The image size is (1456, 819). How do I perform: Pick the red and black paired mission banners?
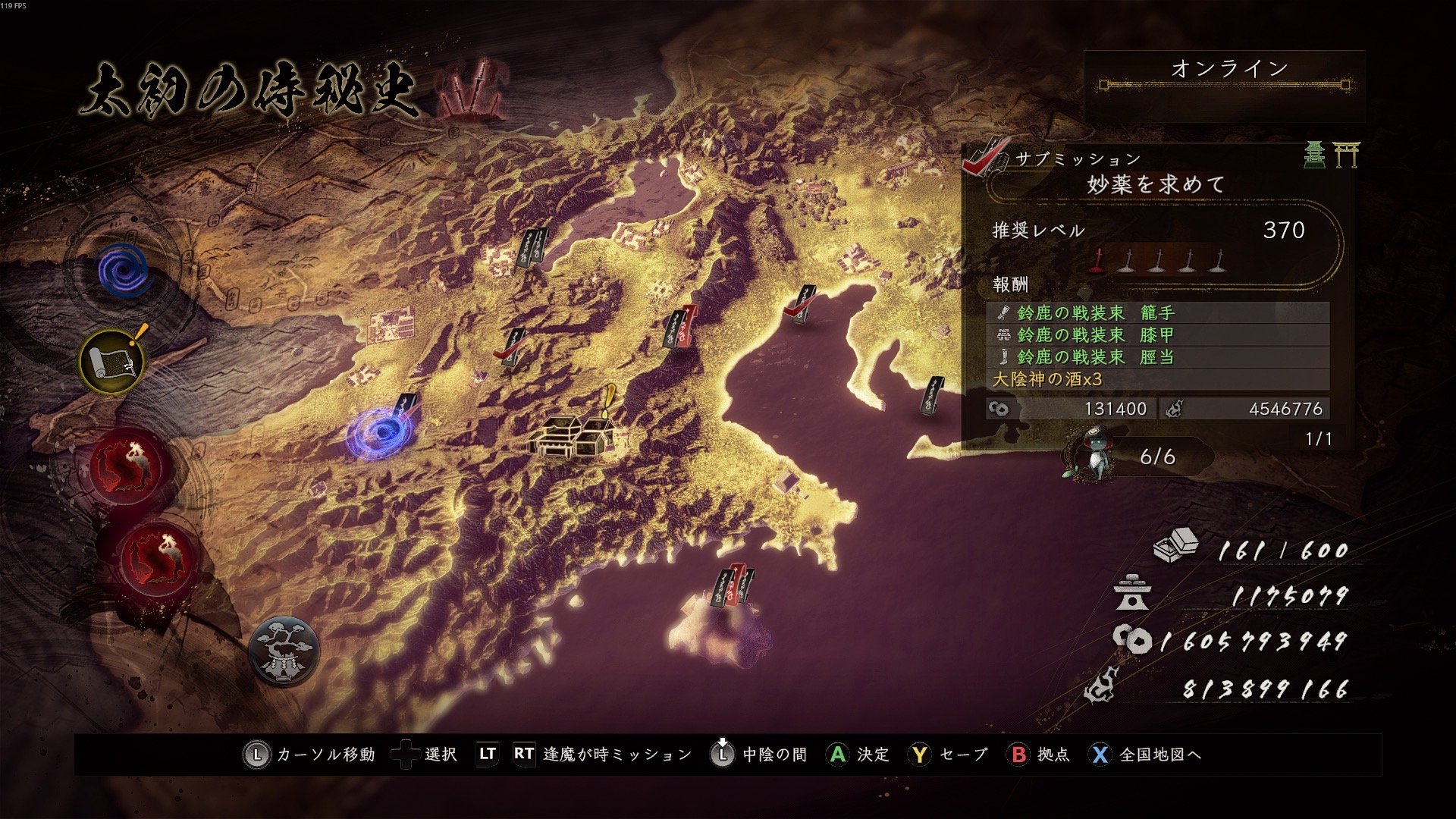point(679,328)
